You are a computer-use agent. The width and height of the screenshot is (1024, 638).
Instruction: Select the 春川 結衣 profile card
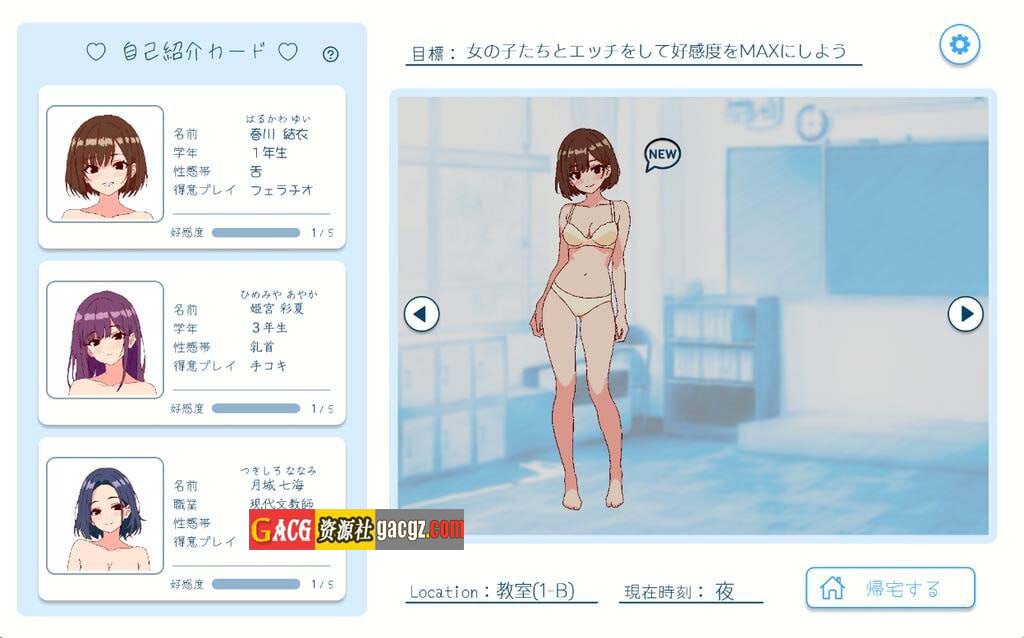point(192,166)
